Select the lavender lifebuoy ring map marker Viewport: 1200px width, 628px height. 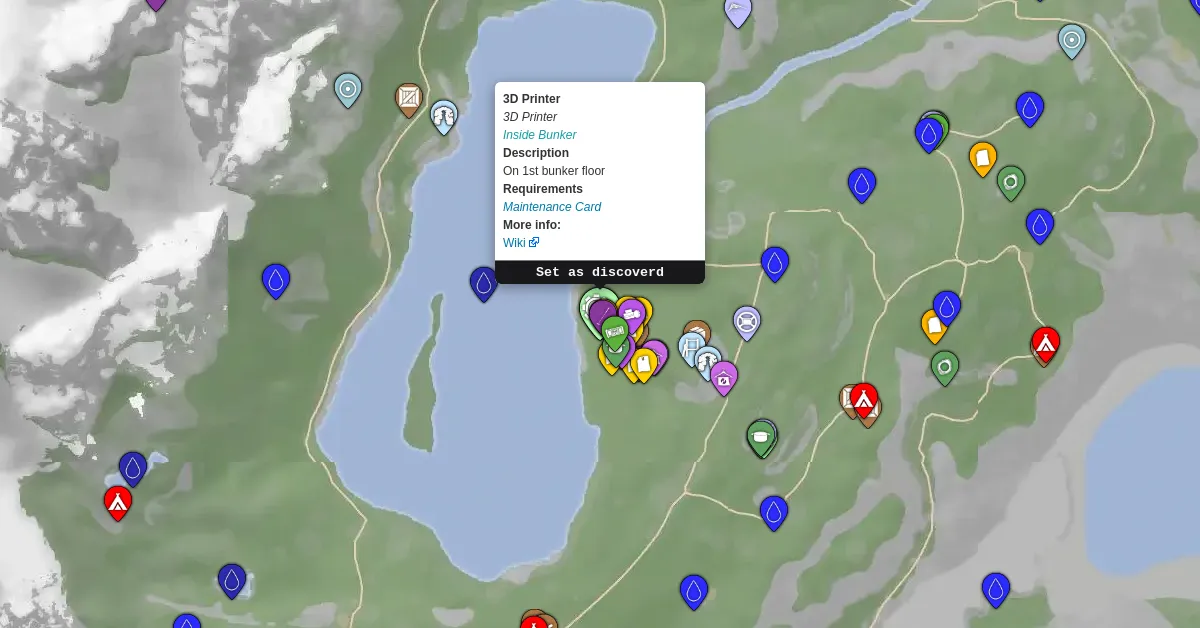point(746,322)
